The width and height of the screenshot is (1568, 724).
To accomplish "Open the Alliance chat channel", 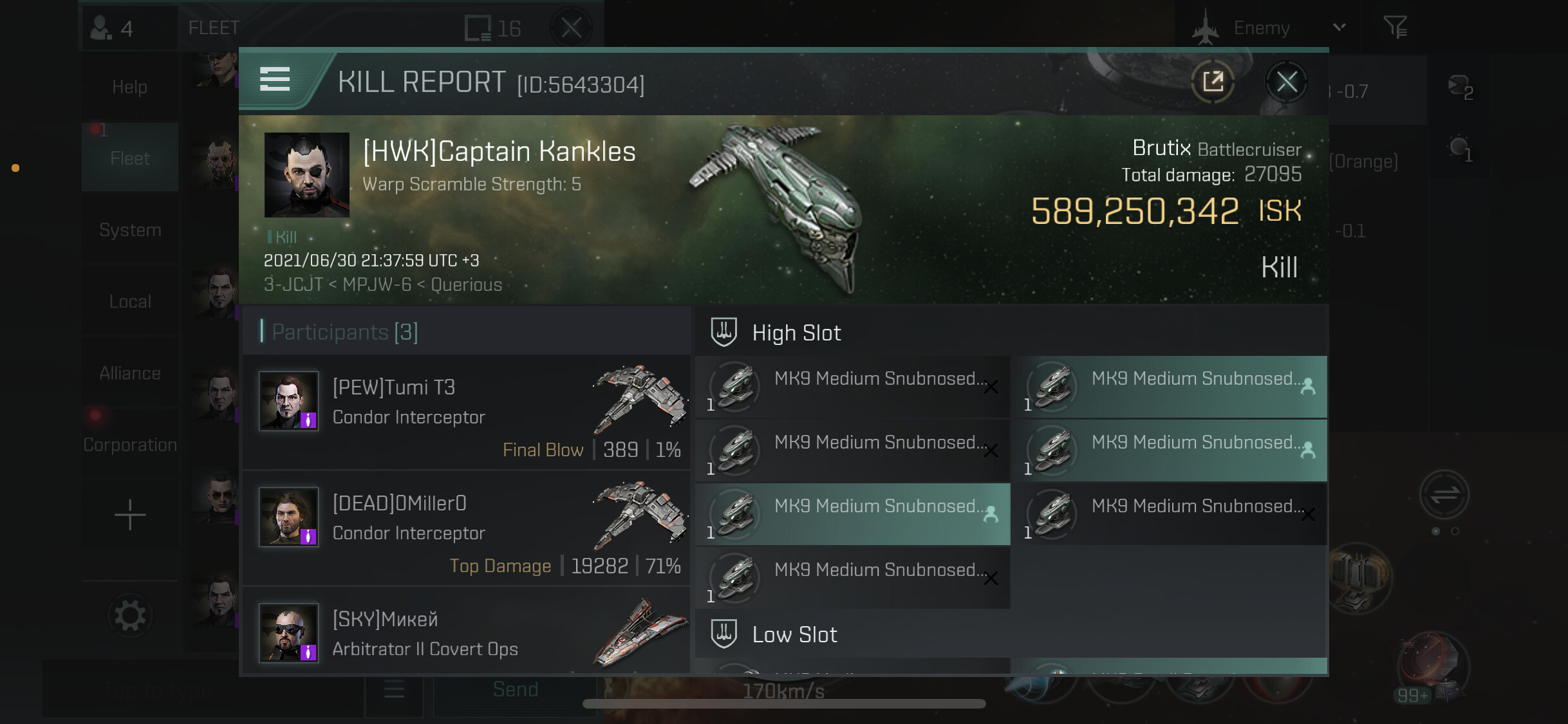I will (130, 373).
